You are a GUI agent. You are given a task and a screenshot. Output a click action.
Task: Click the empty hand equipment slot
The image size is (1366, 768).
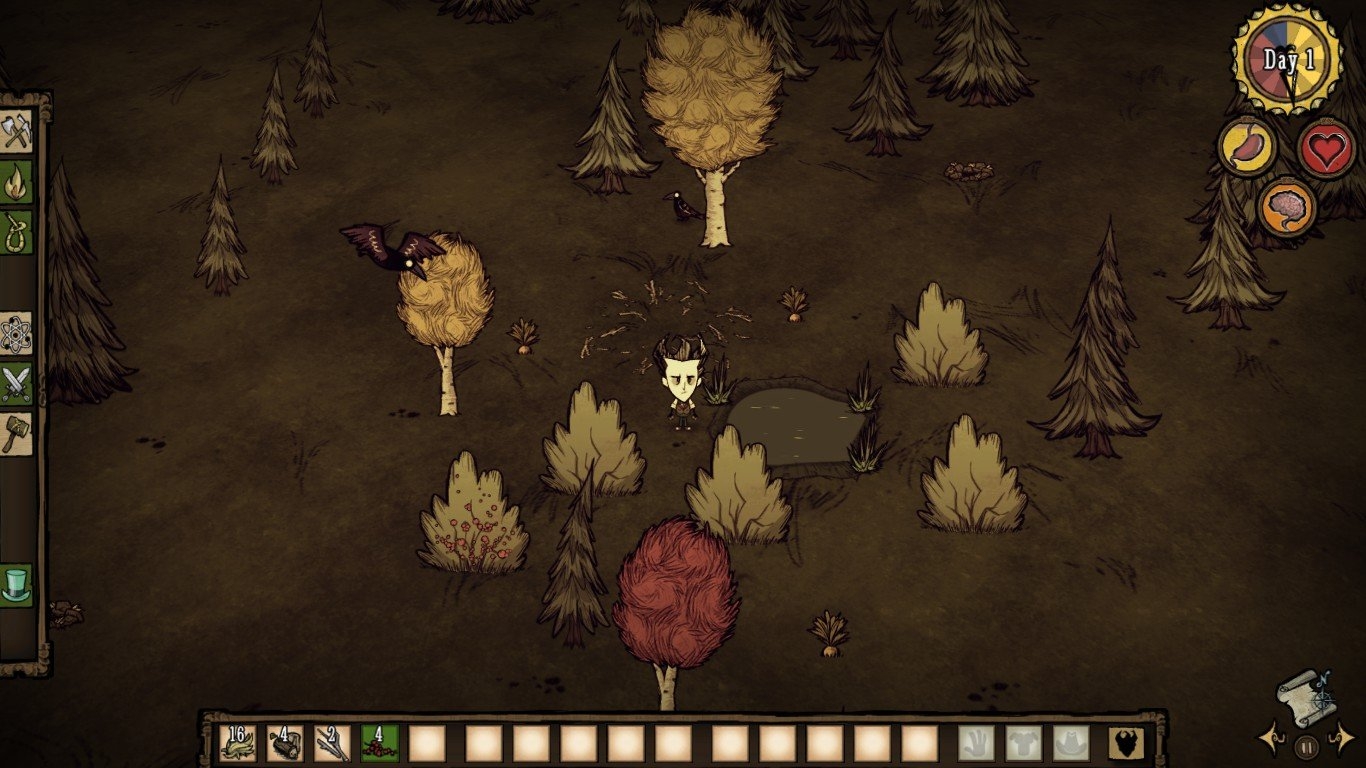(x=976, y=743)
